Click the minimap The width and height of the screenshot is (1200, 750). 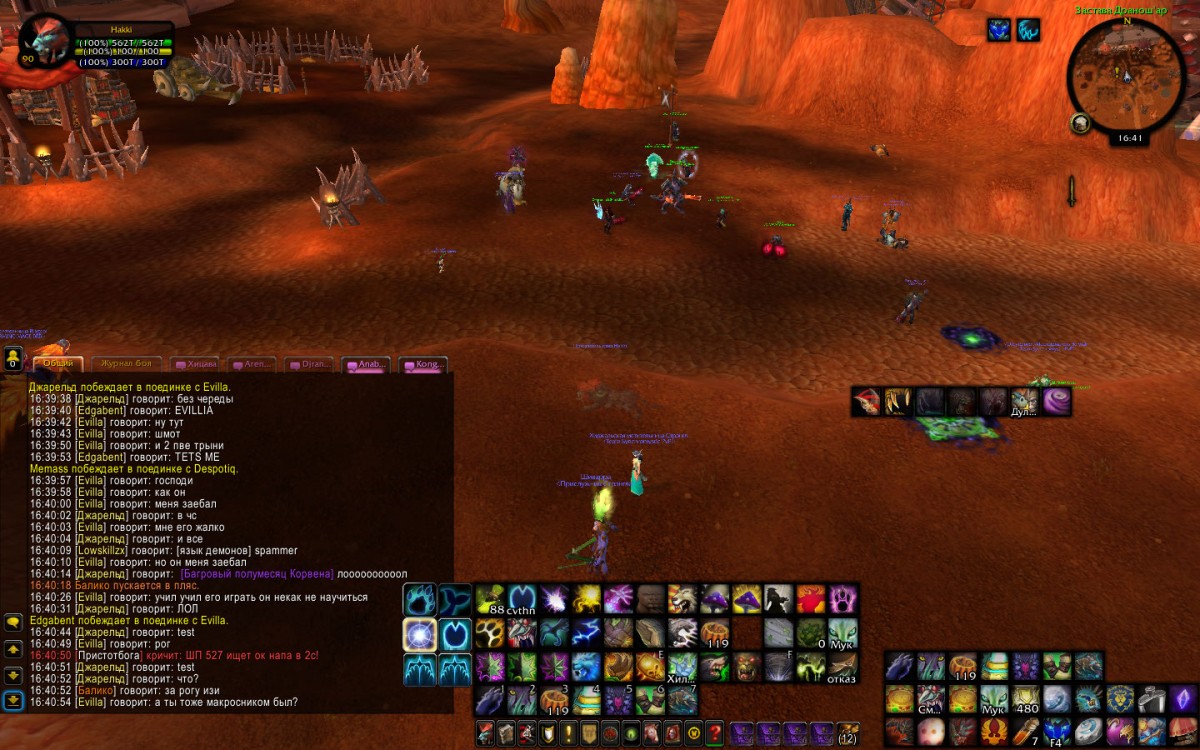pyautogui.click(x=1126, y=77)
